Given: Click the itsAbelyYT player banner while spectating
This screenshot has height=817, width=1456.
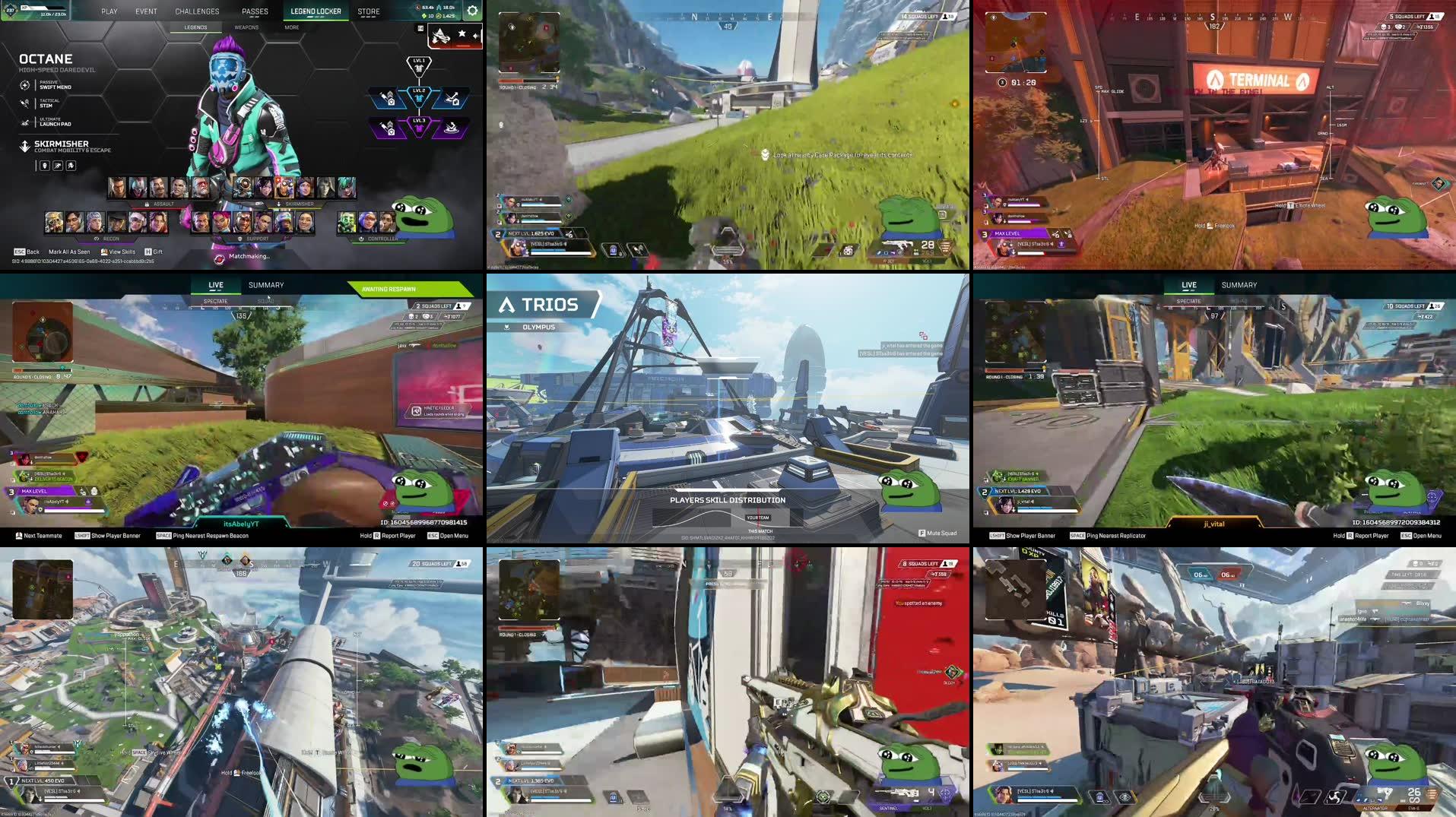Looking at the screenshot, I should tap(240, 521).
